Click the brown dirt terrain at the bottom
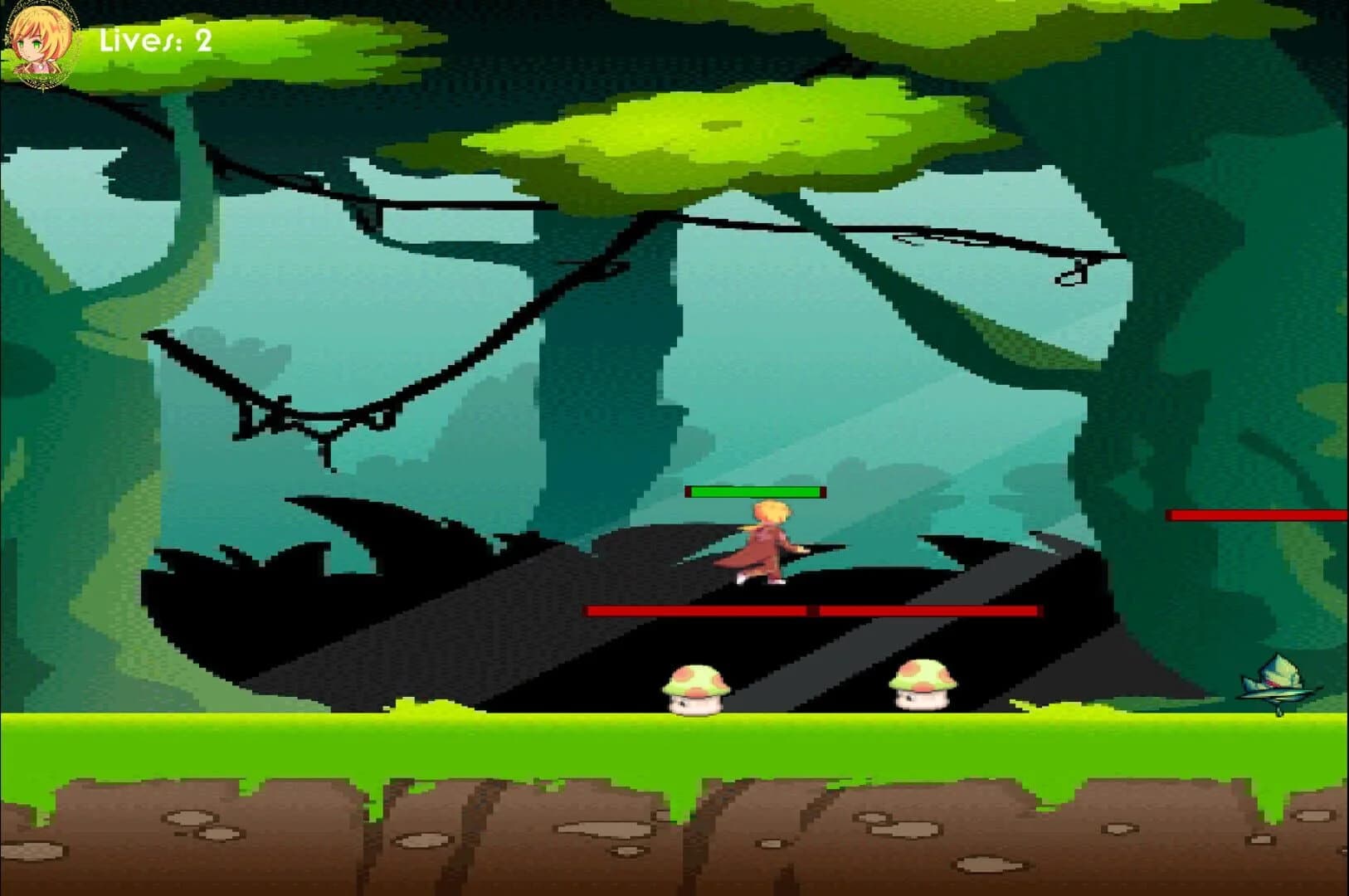 332,838
